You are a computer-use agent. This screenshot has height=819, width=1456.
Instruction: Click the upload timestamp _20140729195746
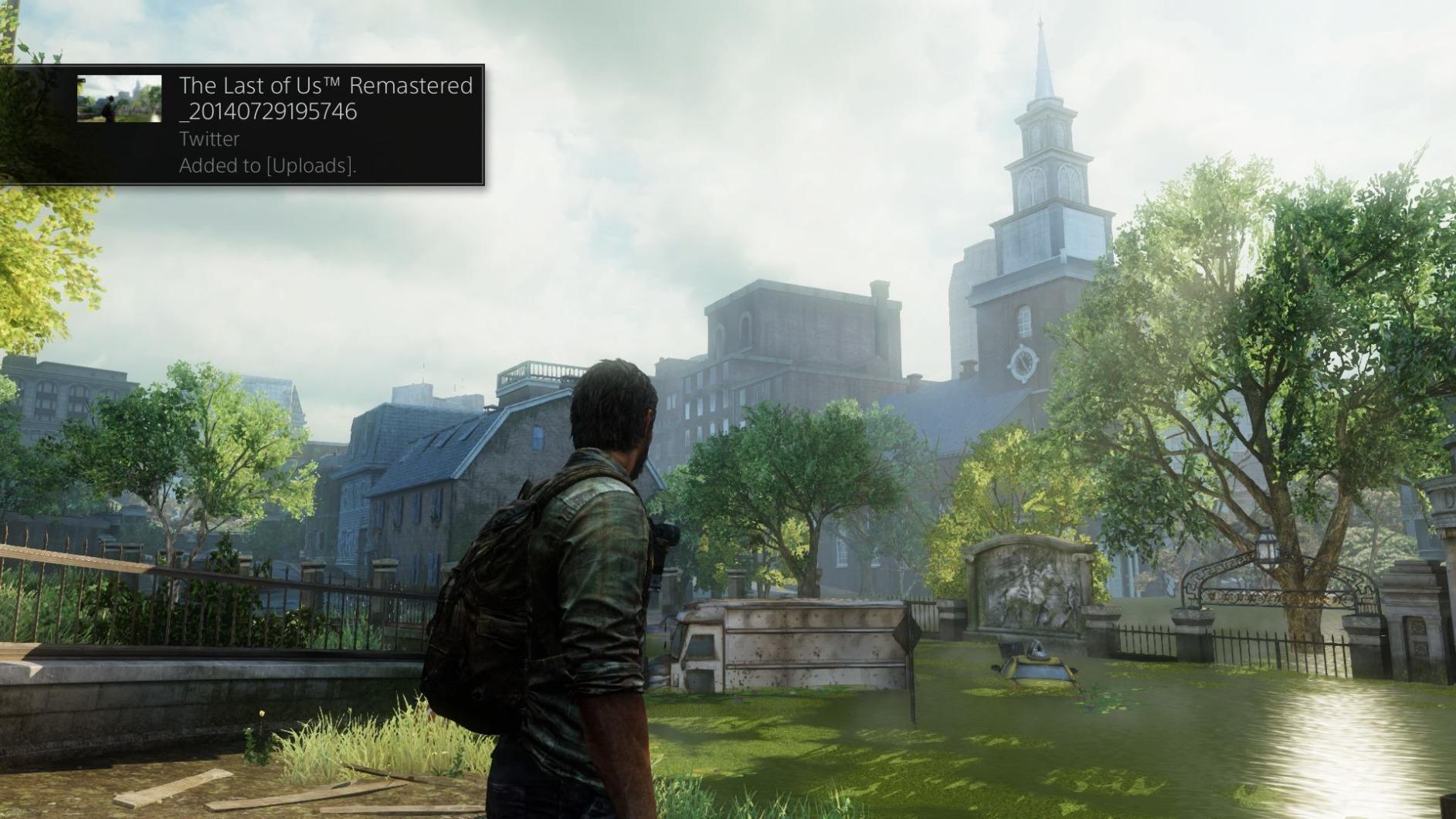click(268, 112)
